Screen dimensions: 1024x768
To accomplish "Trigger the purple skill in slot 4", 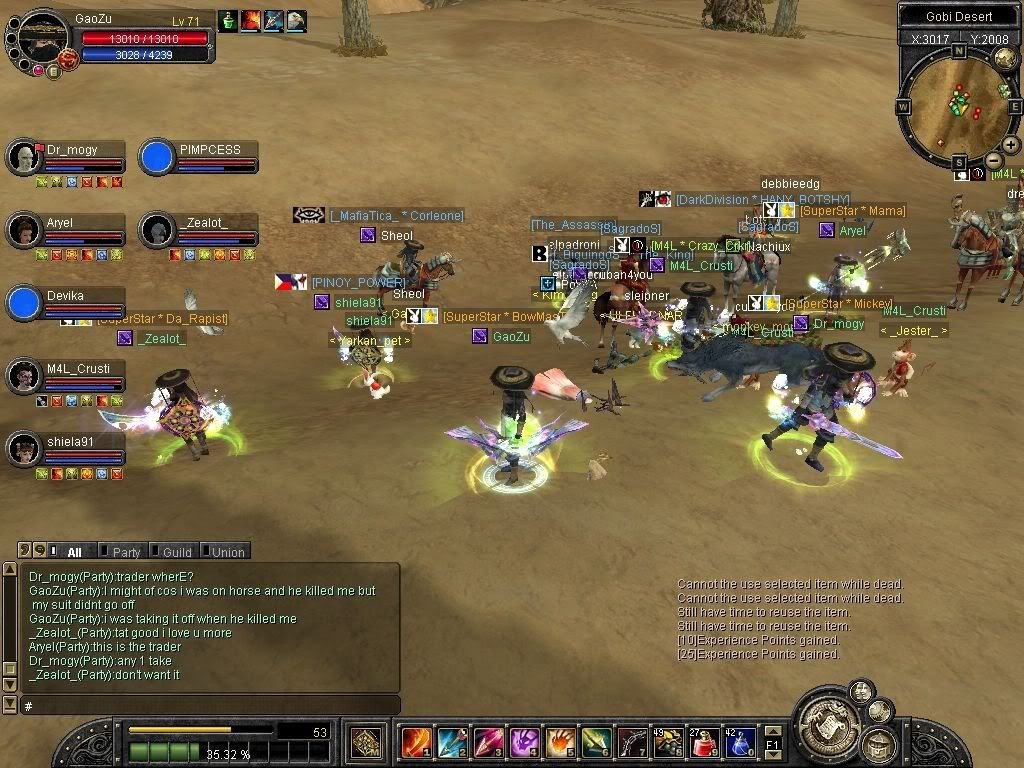I will [x=524, y=743].
